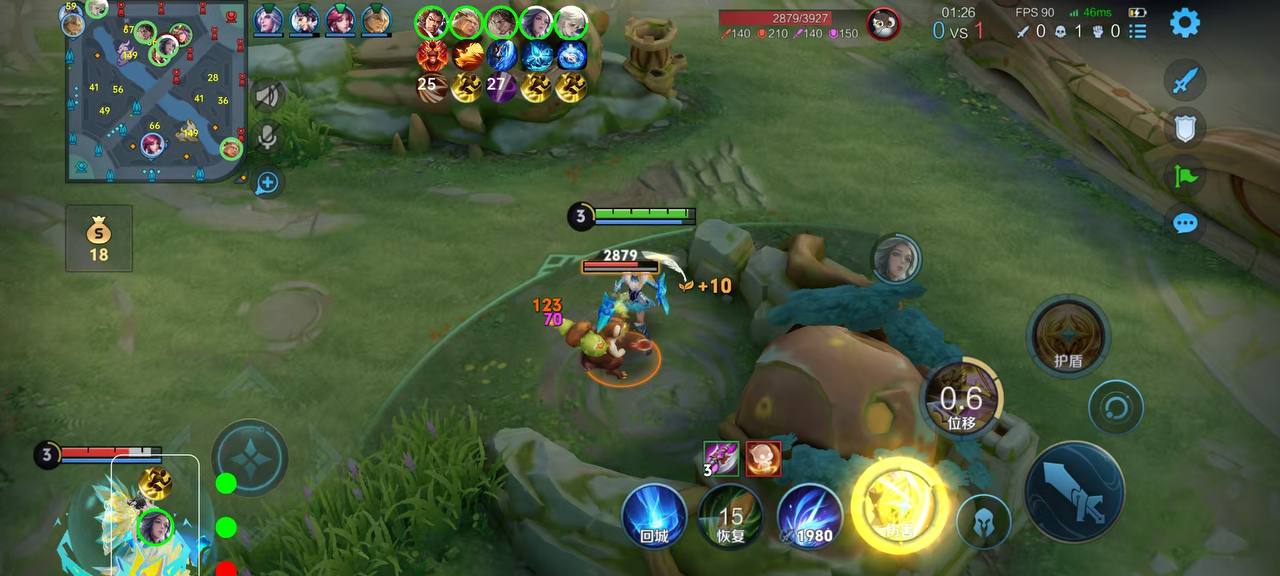Open the blue gear settings menu
The height and width of the screenshot is (576, 1280).
1185,22
